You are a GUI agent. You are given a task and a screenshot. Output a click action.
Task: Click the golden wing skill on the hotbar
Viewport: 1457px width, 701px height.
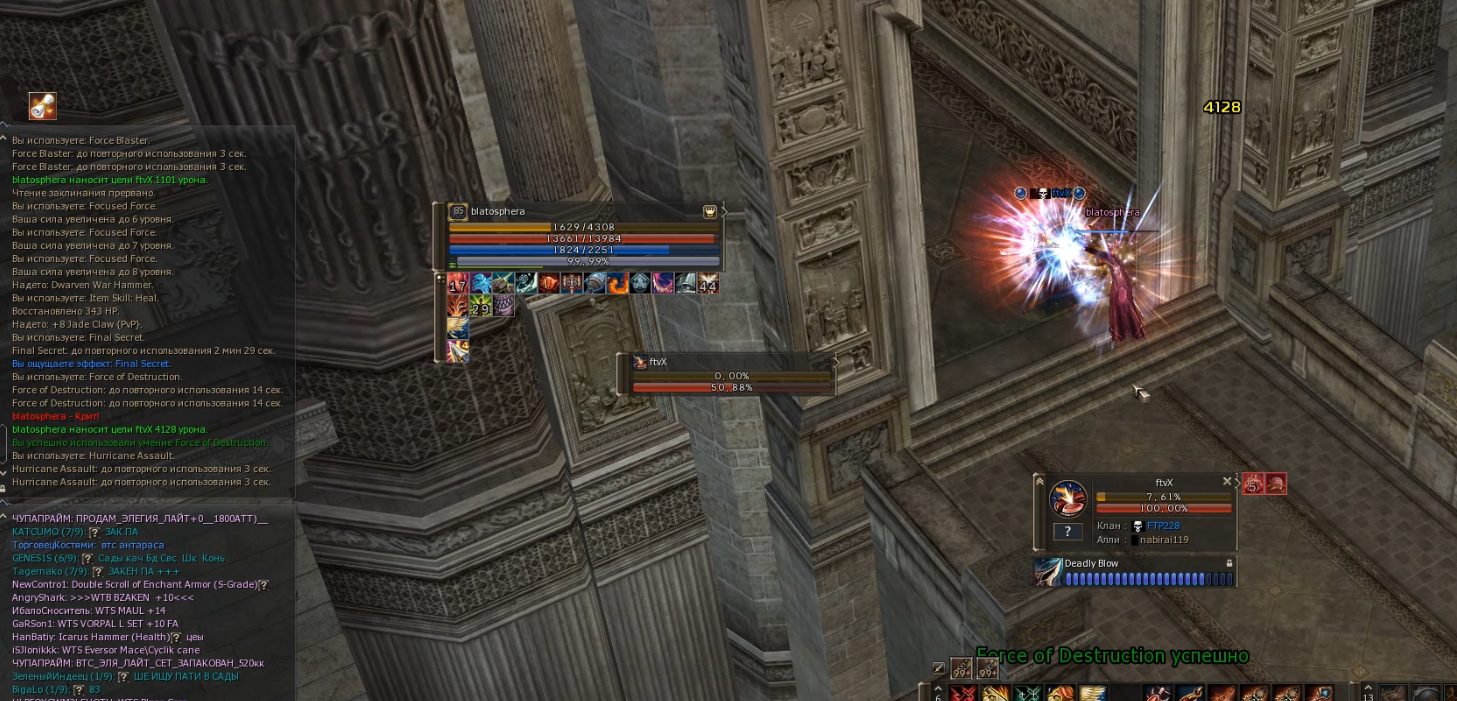pos(1093,692)
